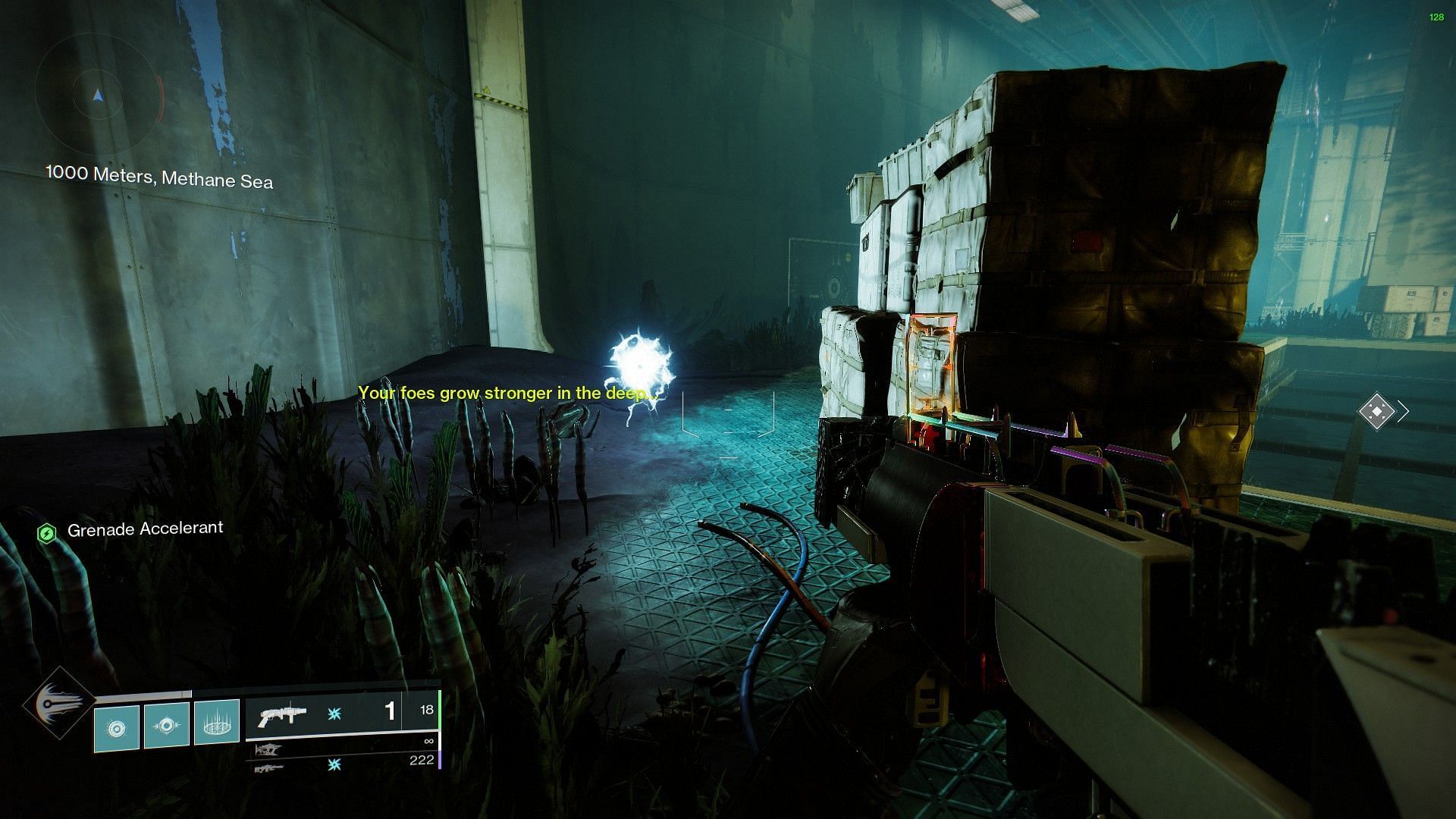Select the Grenade Accelerant buff icon

click(x=47, y=533)
